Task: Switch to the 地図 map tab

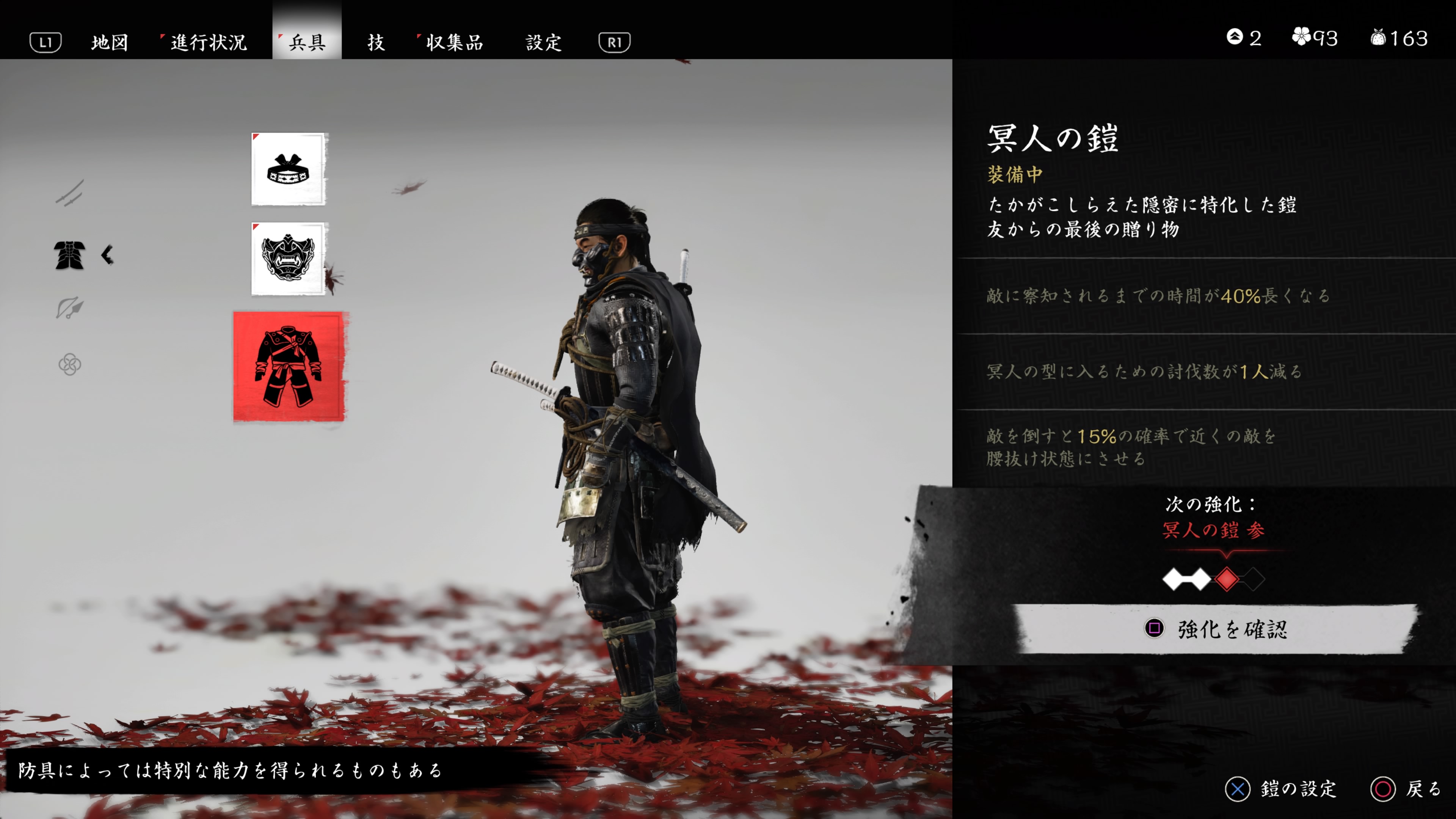Action: coord(110,42)
